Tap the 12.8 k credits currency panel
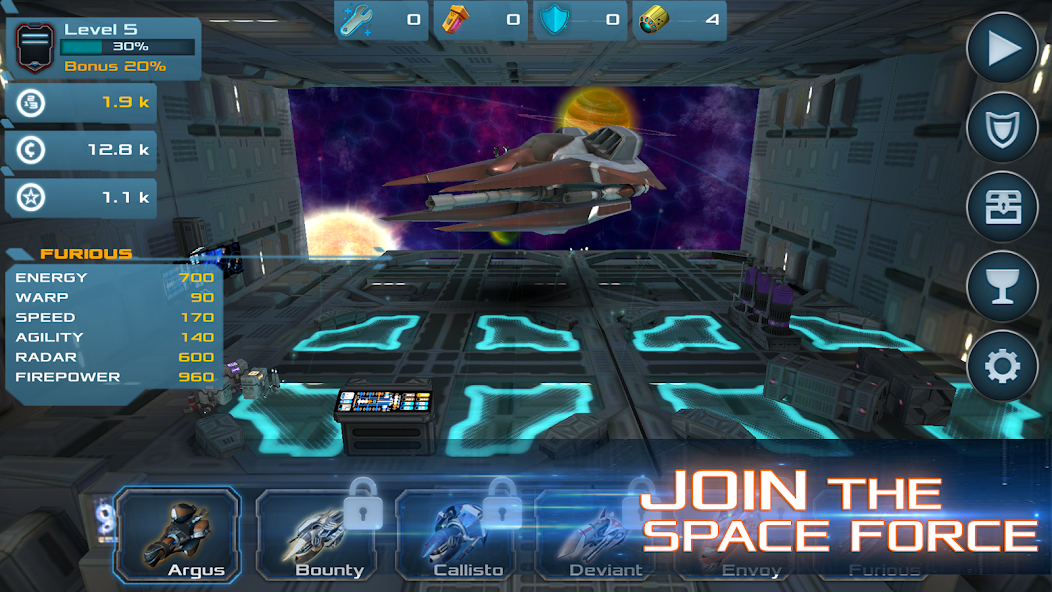Image resolution: width=1052 pixels, height=592 pixels. pyautogui.click(x=81, y=150)
